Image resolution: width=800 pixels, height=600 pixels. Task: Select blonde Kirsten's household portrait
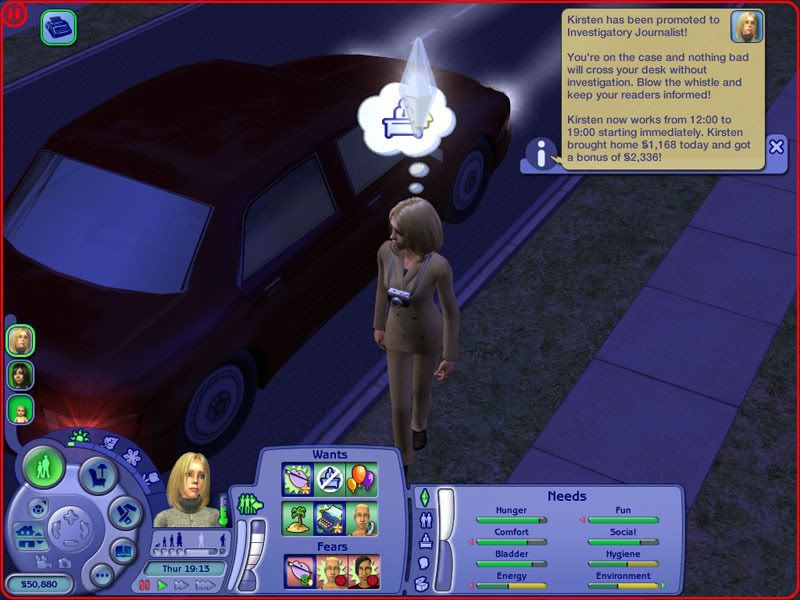[20, 340]
